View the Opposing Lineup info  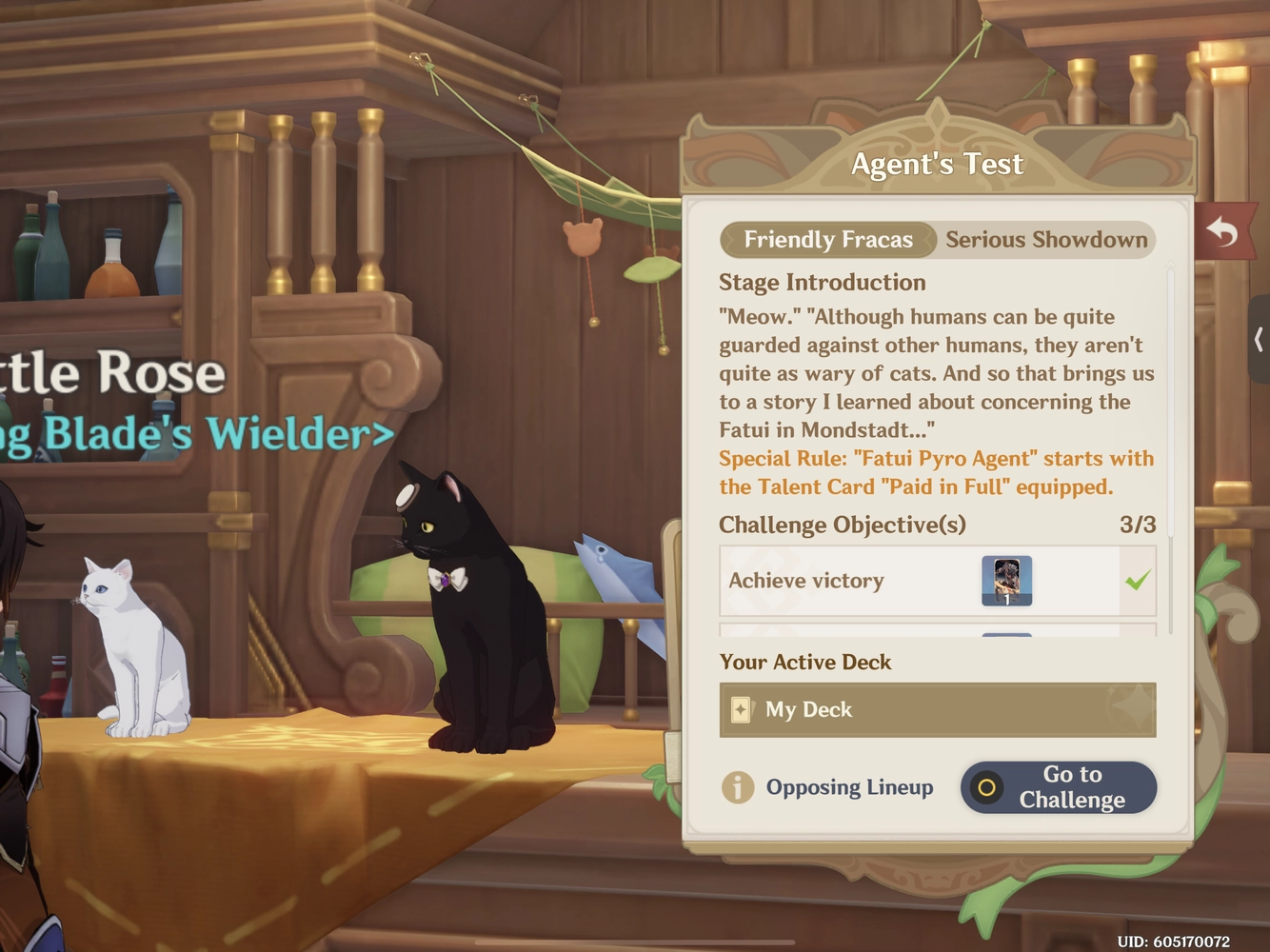827,787
